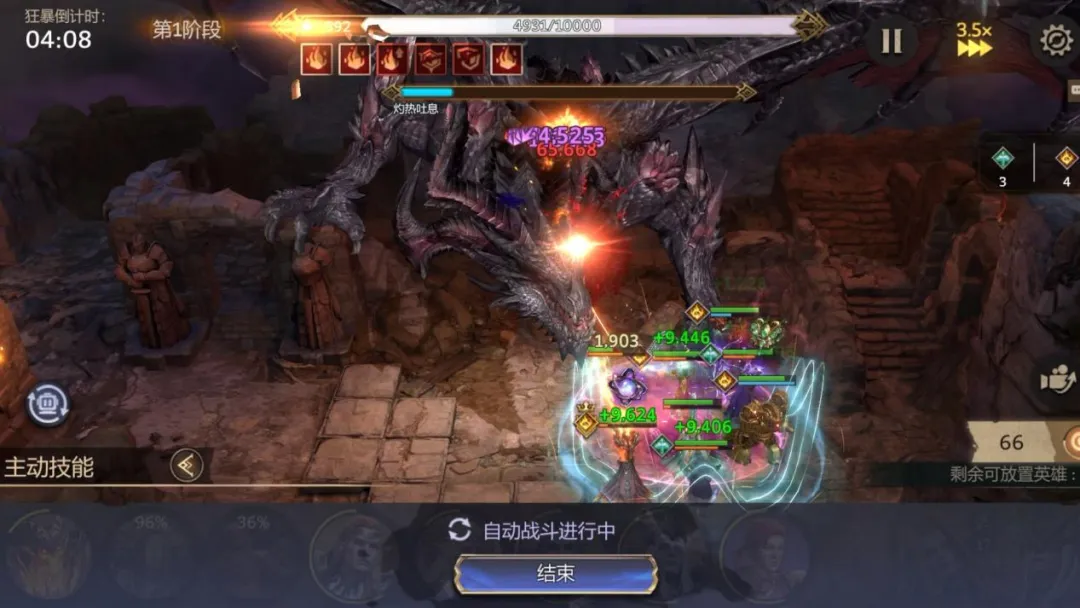
Task: Click the 结束 button to end battle
Action: pos(556,574)
